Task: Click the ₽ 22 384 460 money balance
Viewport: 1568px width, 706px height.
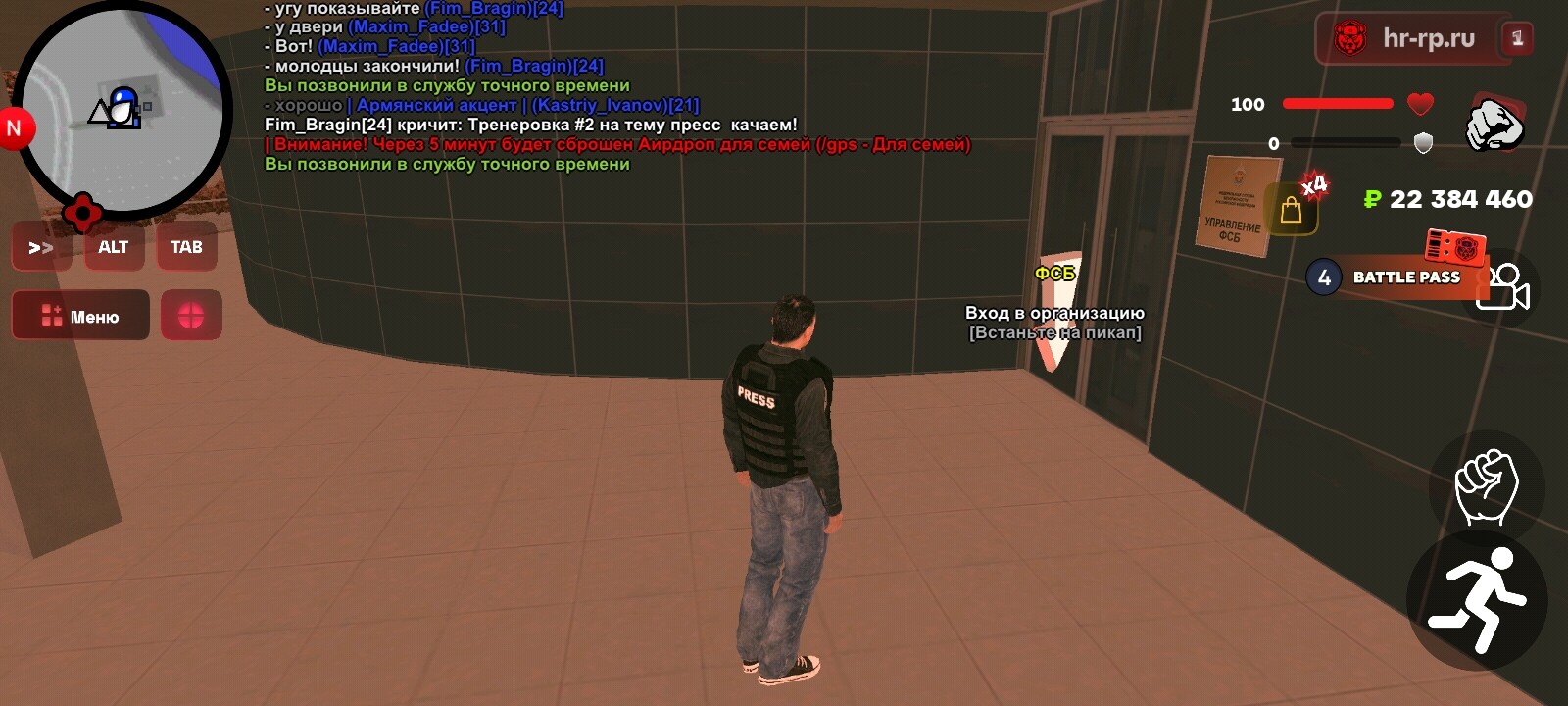Action: (x=1445, y=200)
